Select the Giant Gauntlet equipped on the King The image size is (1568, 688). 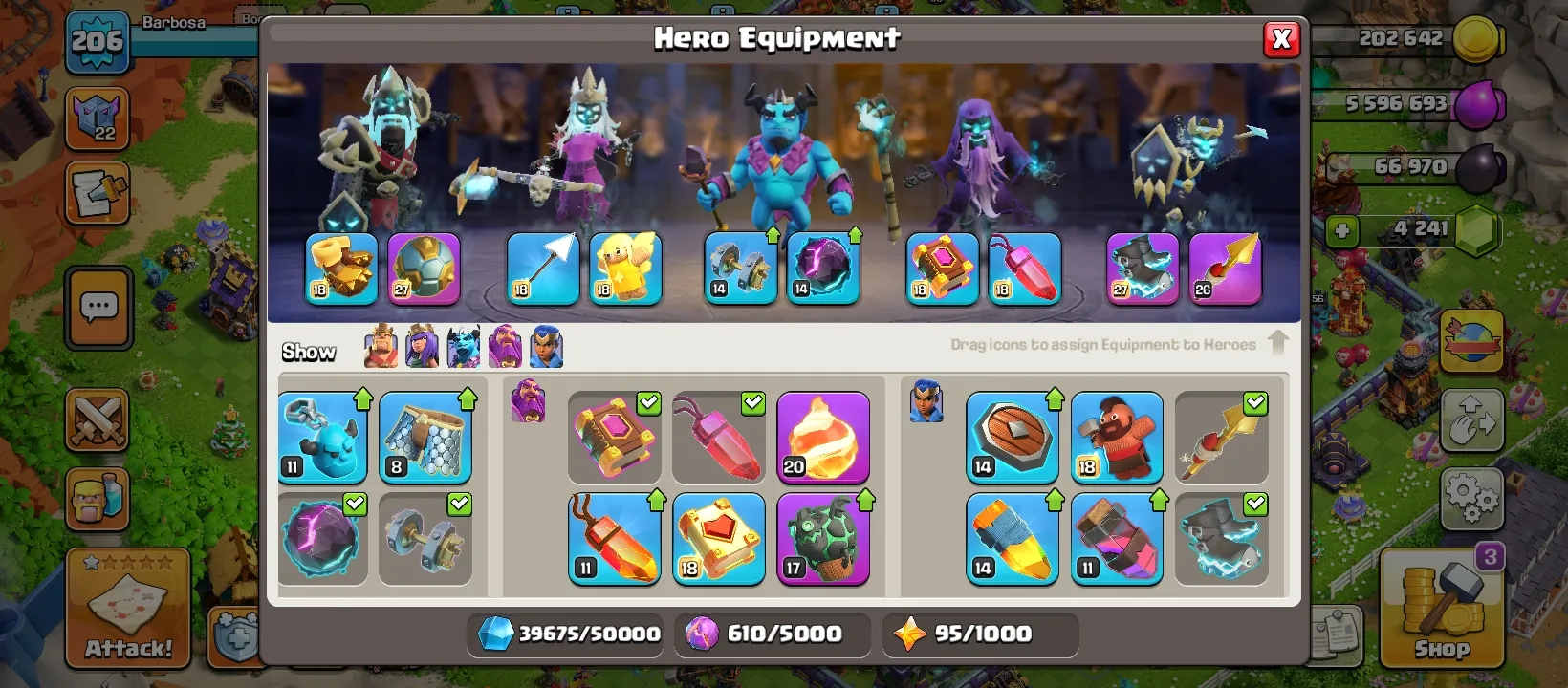pyautogui.click(x=341, y=269)
